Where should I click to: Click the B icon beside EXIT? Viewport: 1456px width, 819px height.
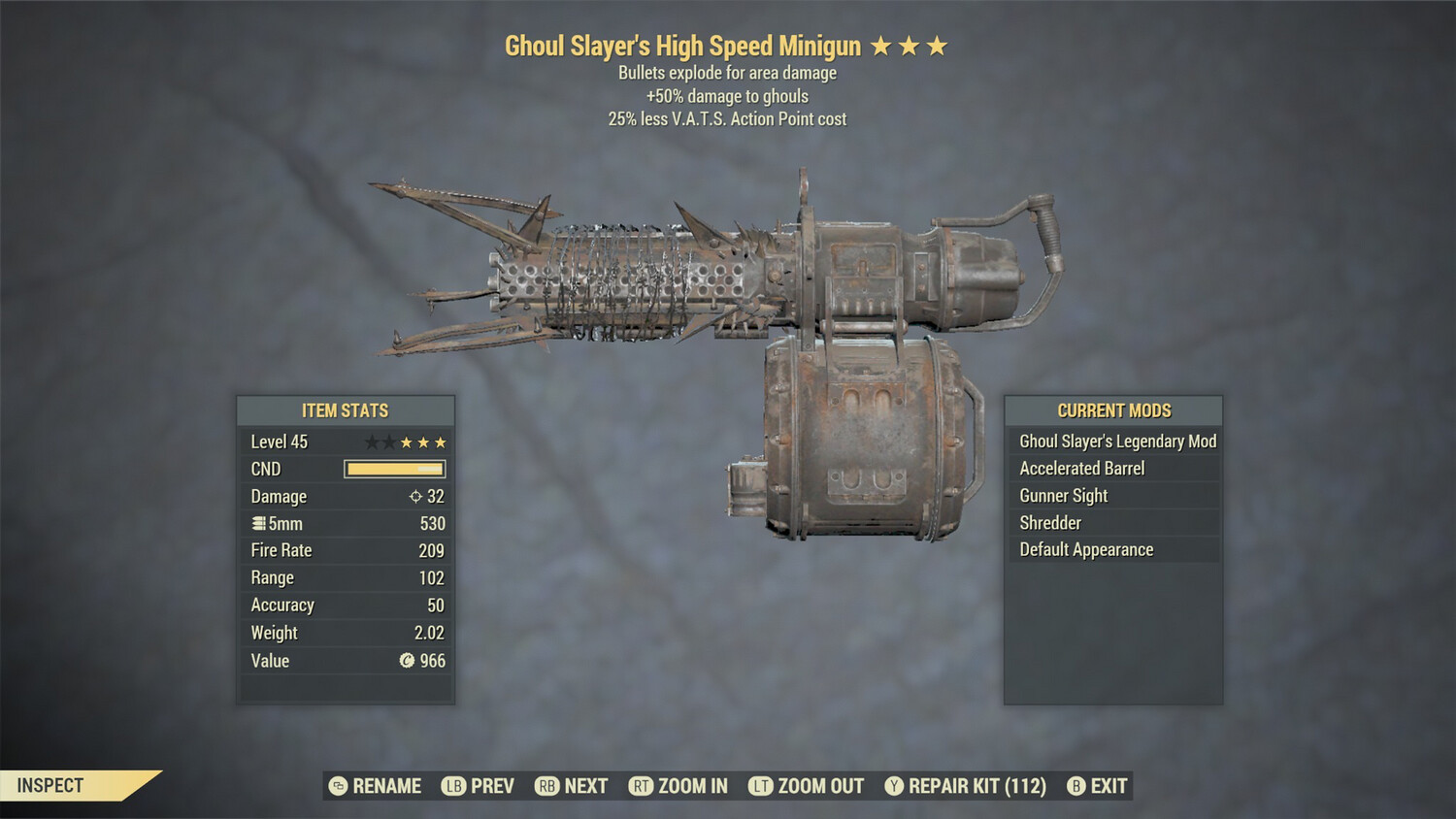(x=1075, y=786)
